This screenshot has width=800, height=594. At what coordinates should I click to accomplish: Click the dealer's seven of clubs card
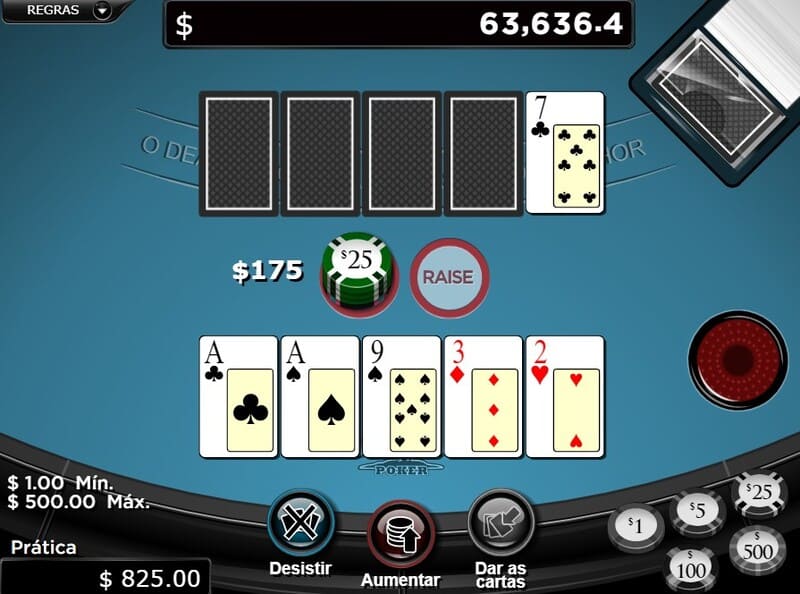click(565, 152)
